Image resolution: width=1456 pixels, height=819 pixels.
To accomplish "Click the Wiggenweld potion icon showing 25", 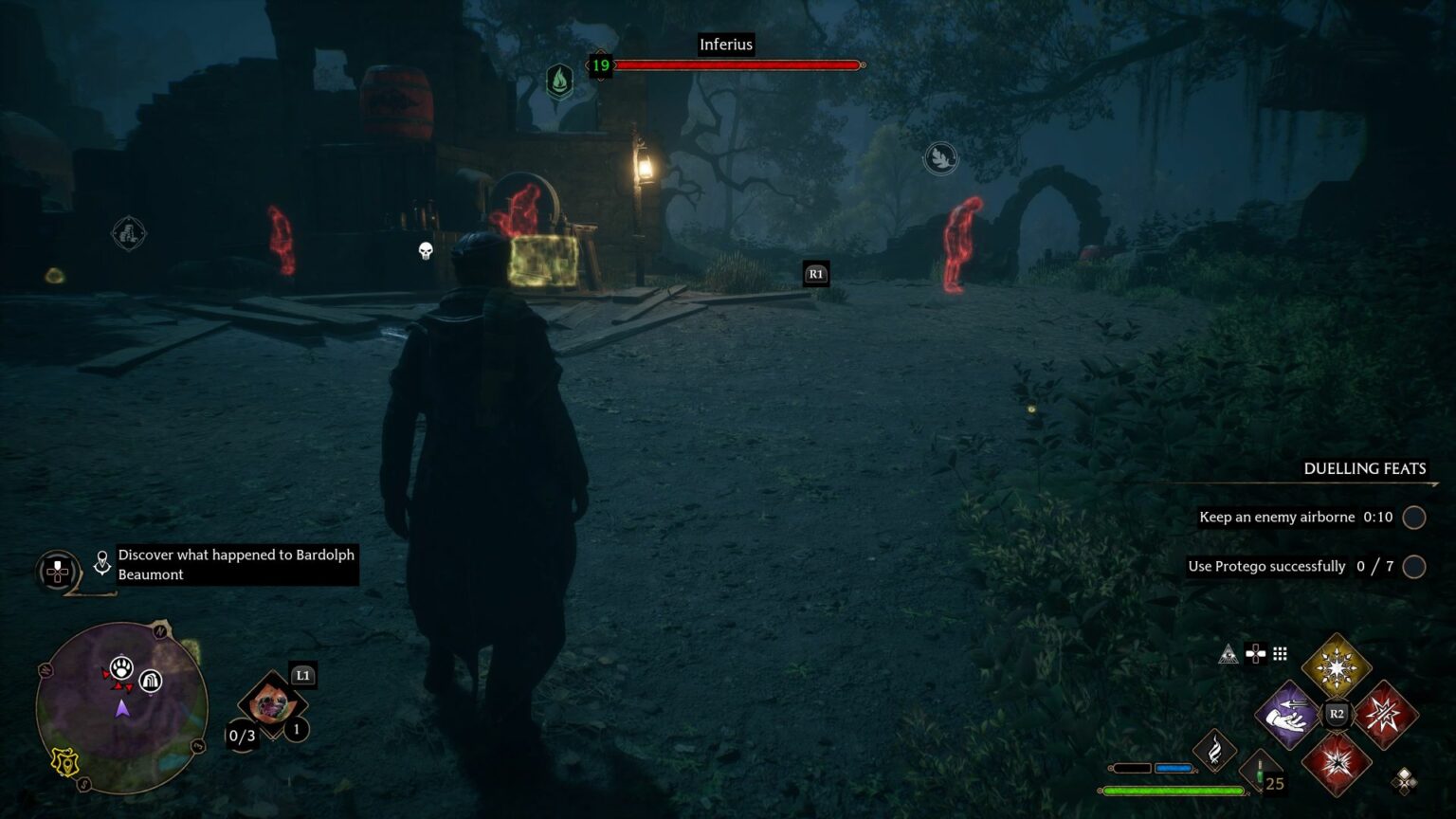I will [x=1261, y=770].
